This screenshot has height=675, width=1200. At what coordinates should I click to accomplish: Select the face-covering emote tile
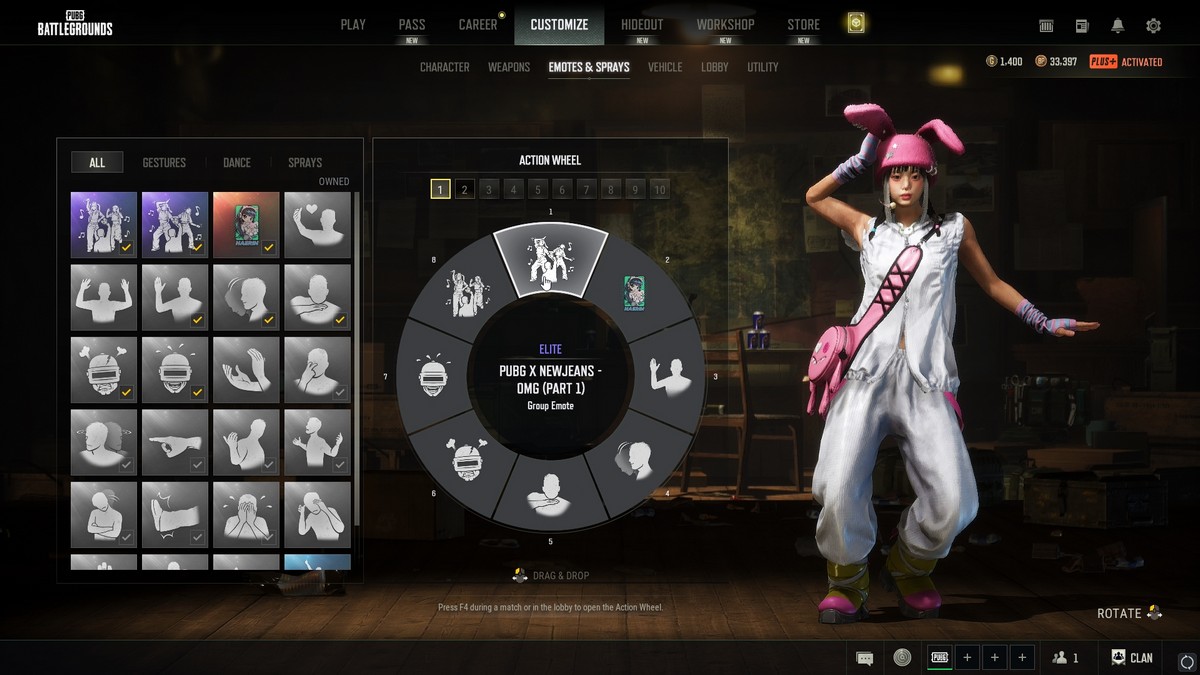point(246,514)
